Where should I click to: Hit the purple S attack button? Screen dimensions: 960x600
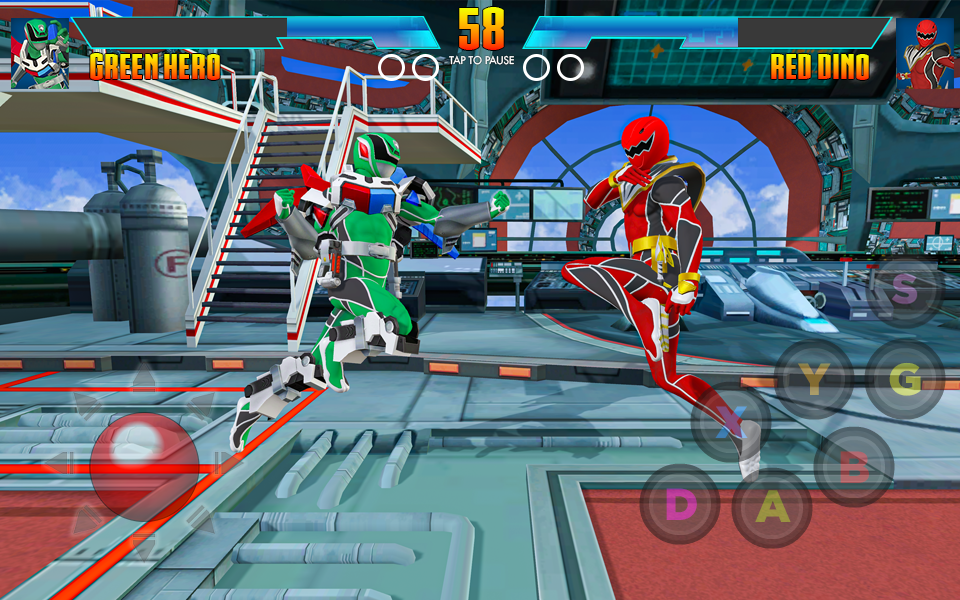[x=903, y=289]
